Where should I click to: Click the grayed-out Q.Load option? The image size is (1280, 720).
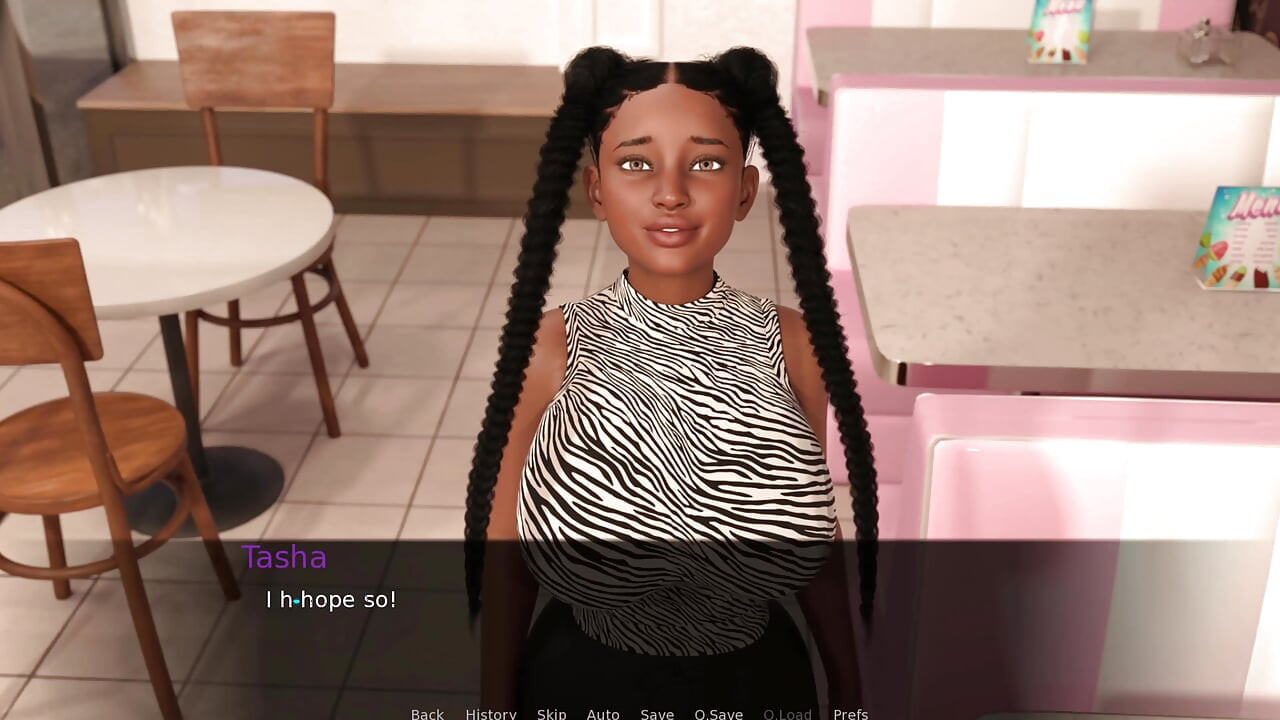788,713
